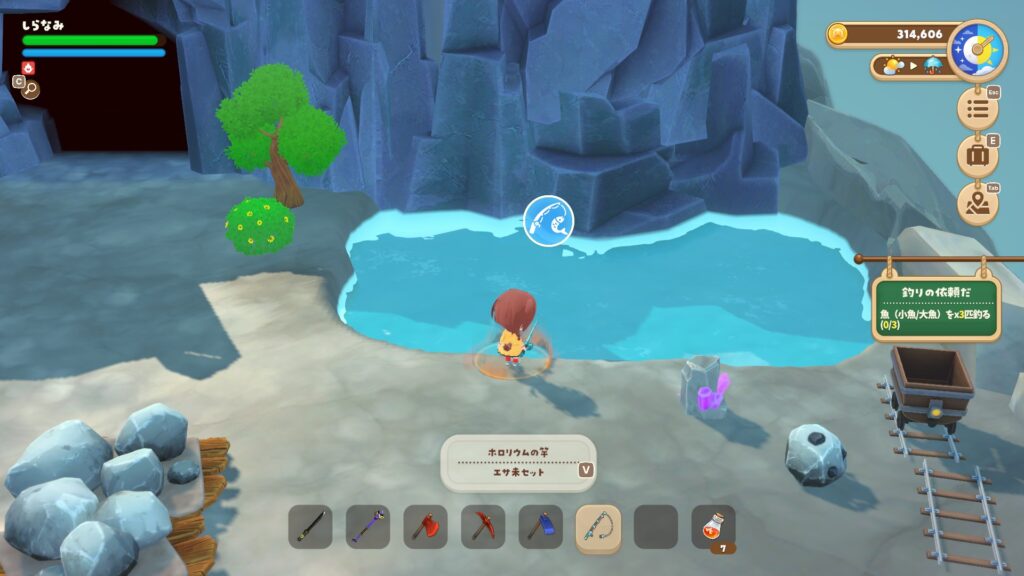This screenshot has width=1024, height=576.
Task: Show the map with pin icon
Action: [x=977, y=204]
